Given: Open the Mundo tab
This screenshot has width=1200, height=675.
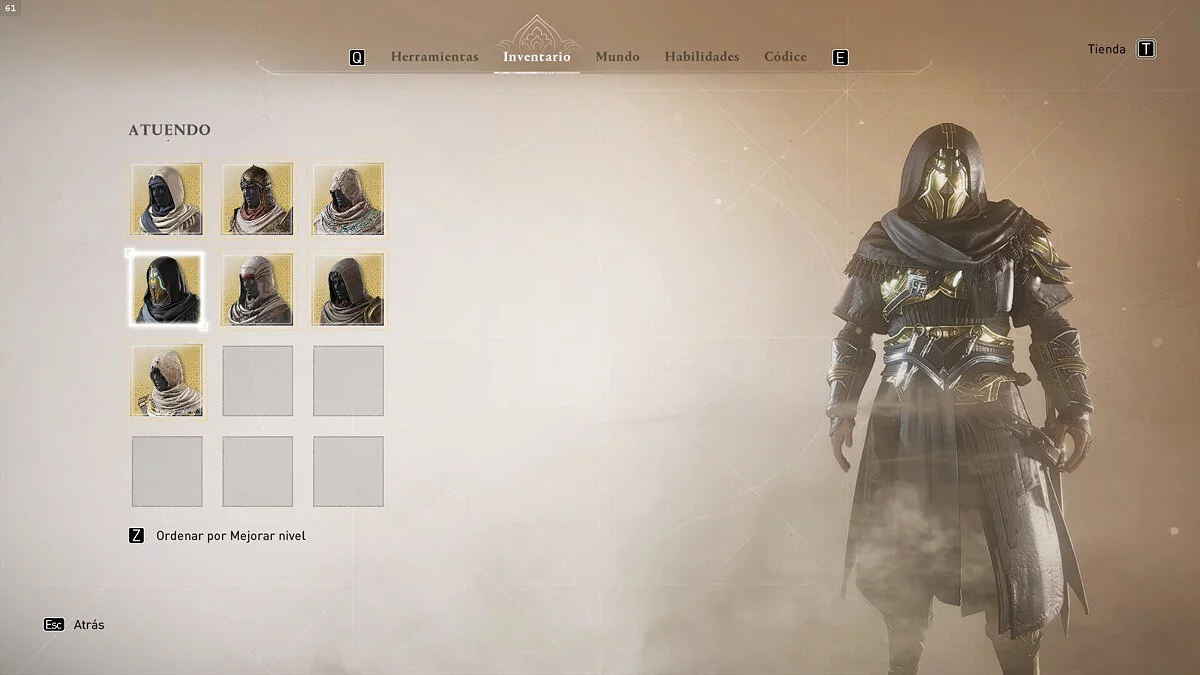Looking at the screenshot, I should pos(617,57).
